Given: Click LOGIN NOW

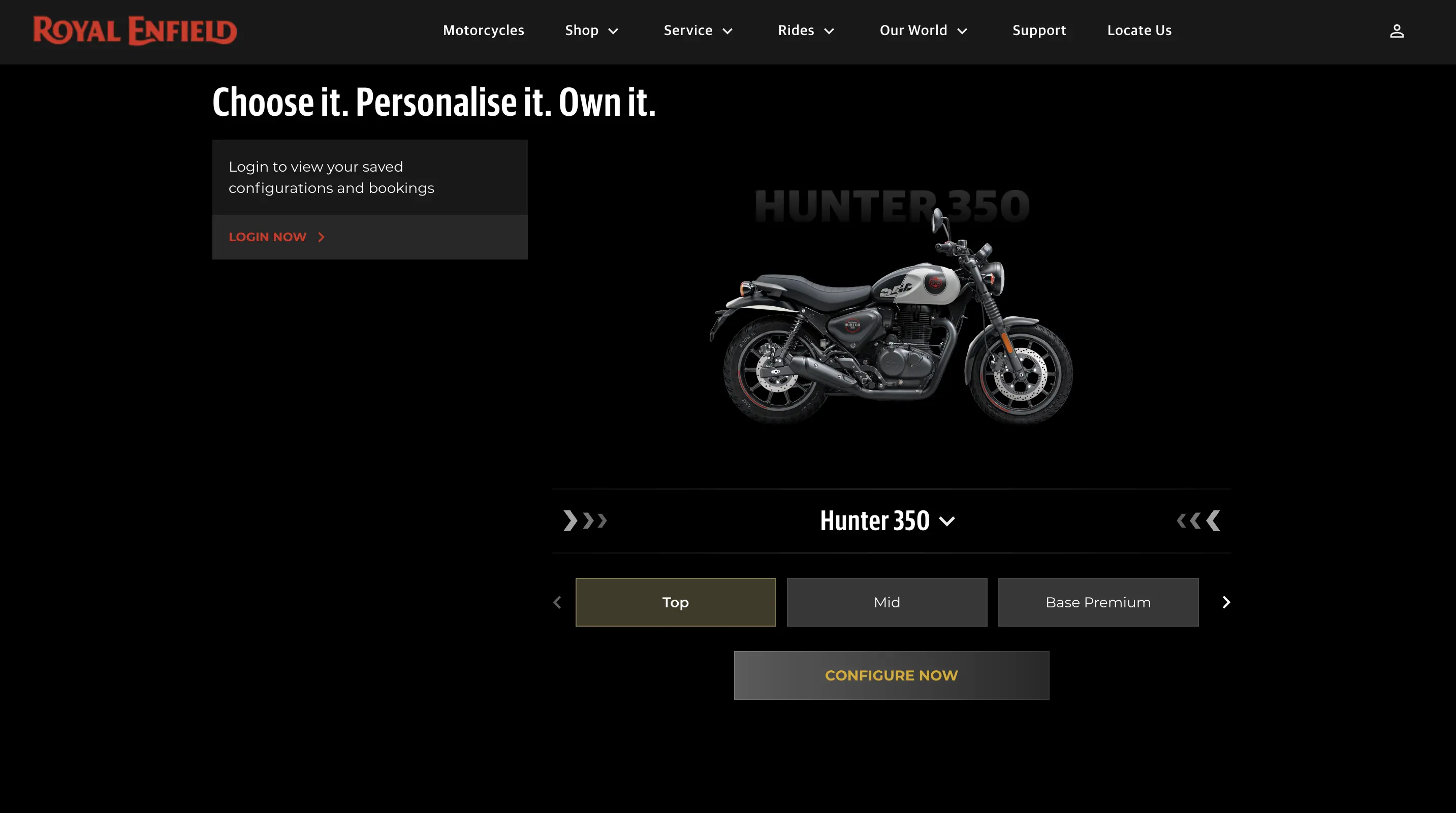Looking at the screenshot, I should tap(267, 237).
